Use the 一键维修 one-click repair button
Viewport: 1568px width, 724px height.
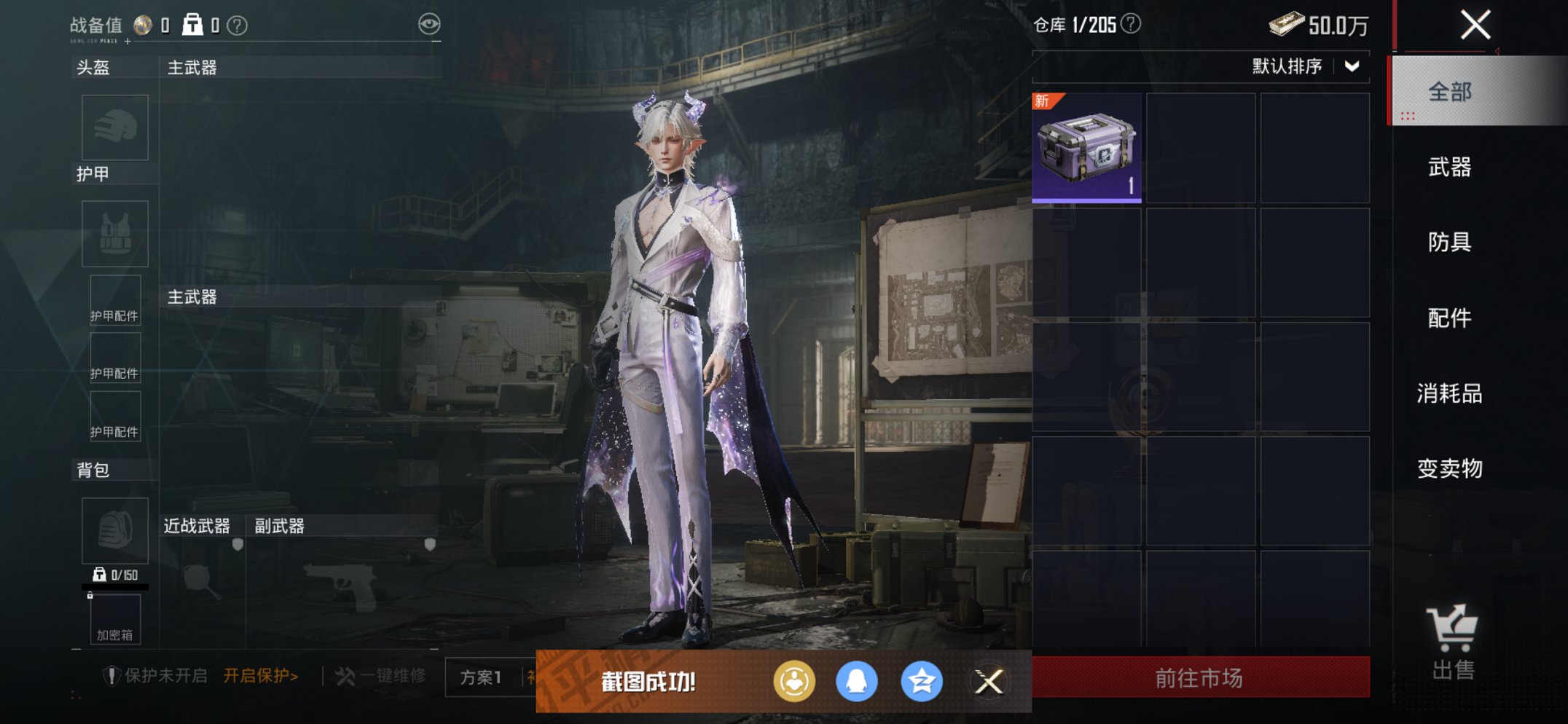tap(383, 676)
